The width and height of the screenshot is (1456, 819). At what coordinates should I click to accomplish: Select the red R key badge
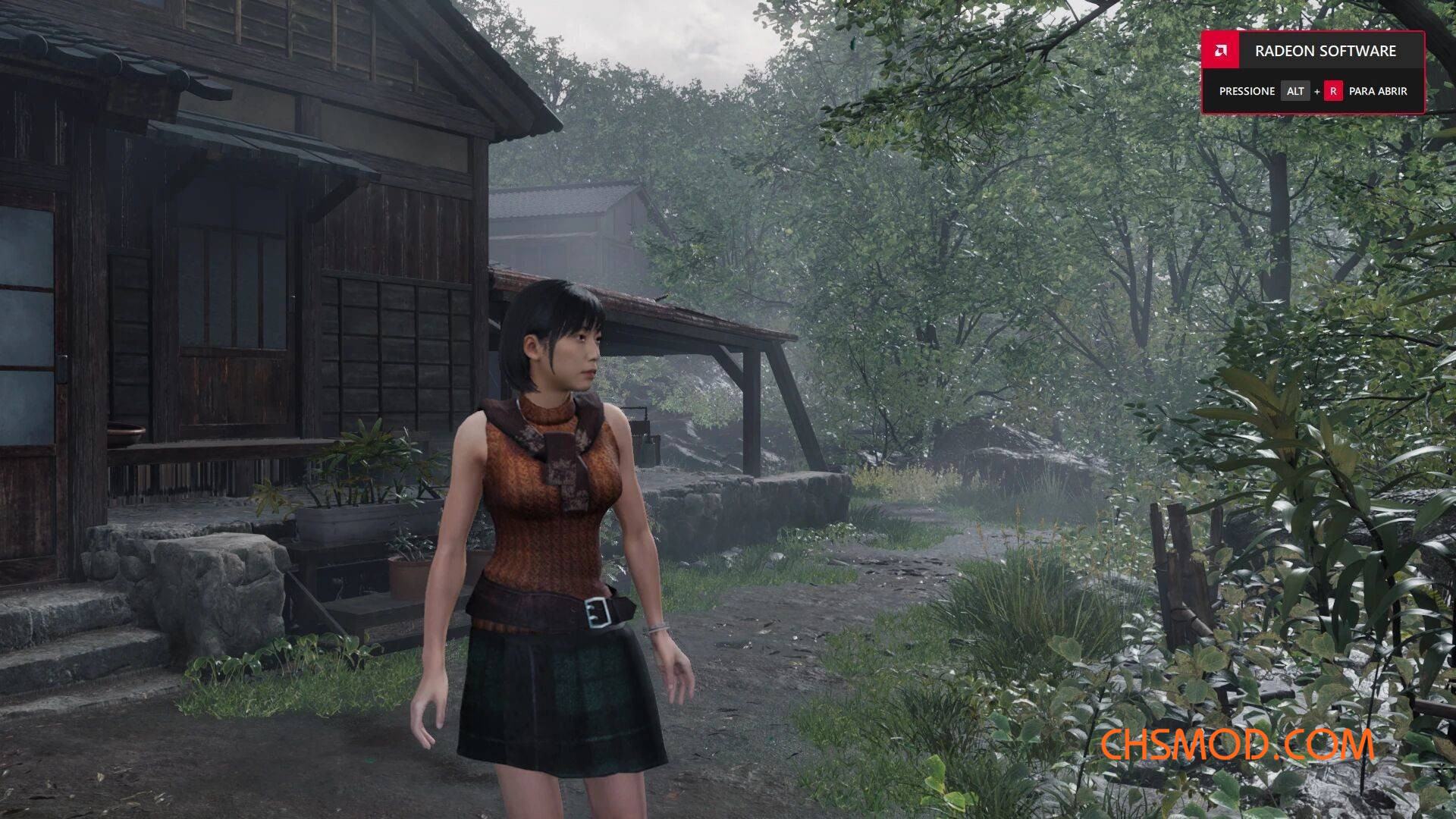[x=1335, y=91]
